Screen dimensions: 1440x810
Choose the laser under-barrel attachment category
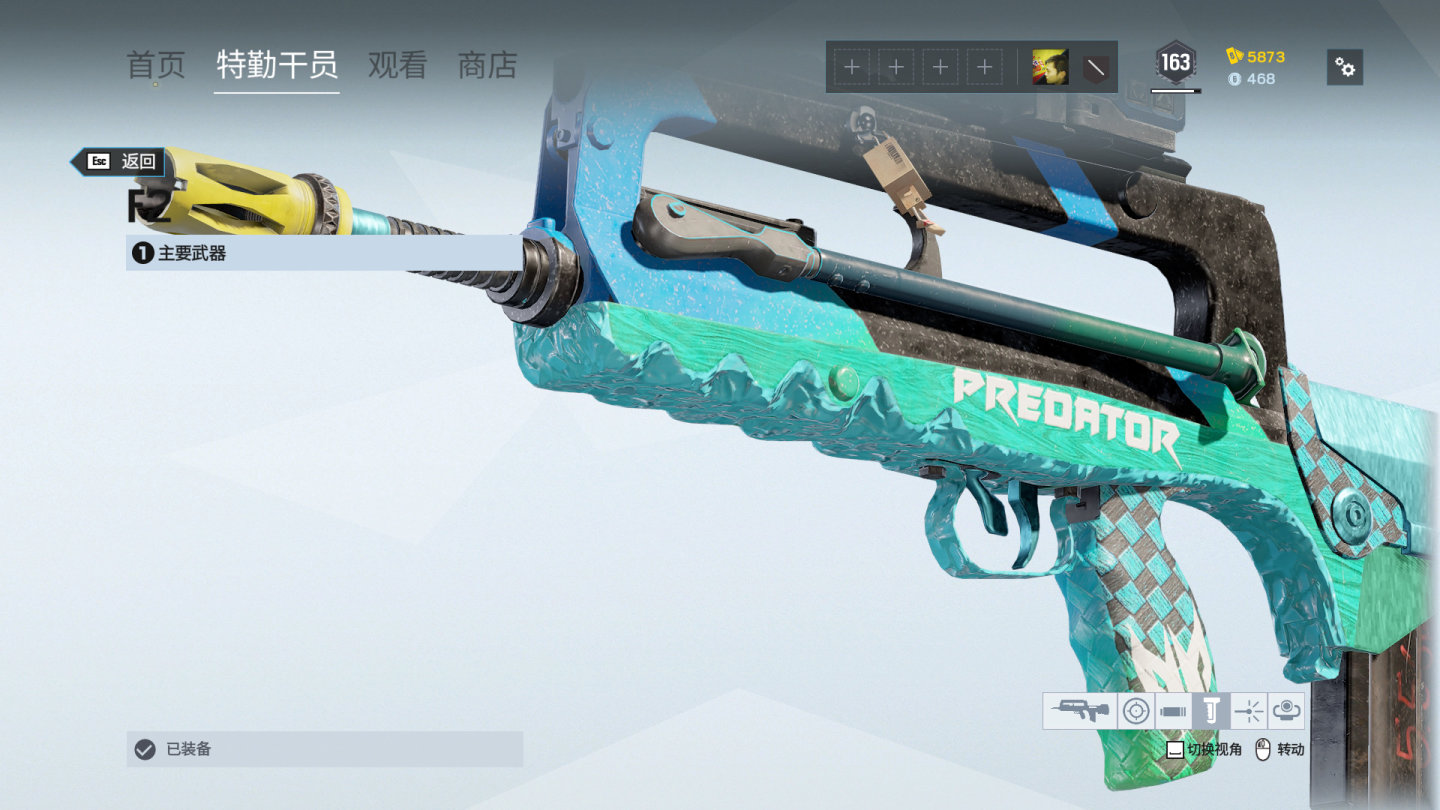point(1249,711)
